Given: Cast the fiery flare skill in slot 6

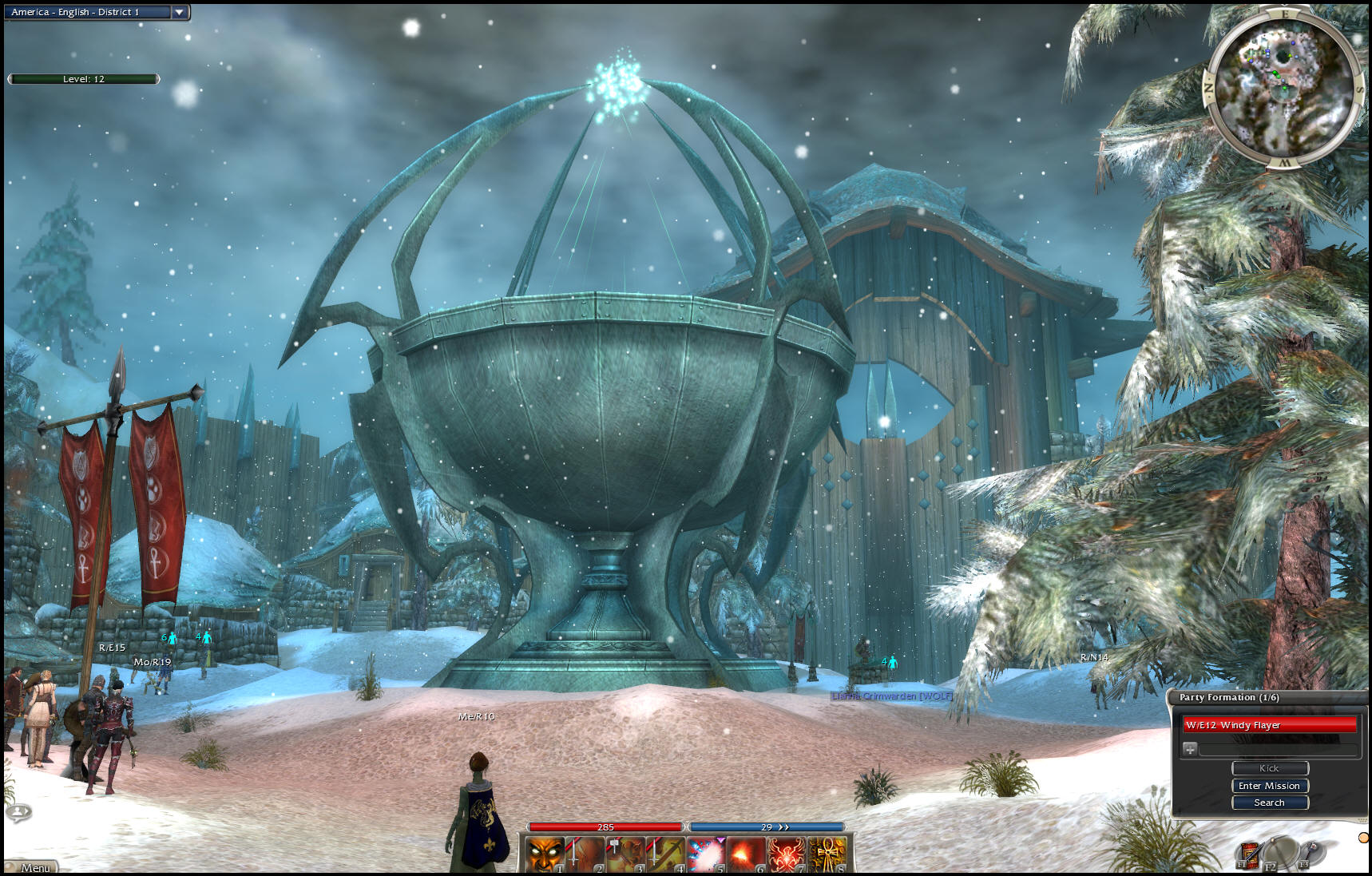Looking at the screenshot, I should coord(747,854).
